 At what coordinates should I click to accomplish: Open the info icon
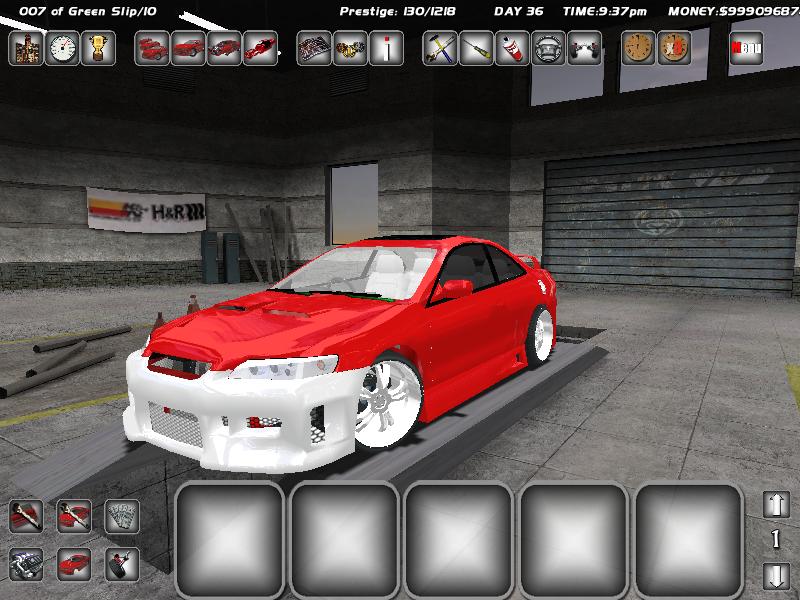pyautogui.click(x=386, y=47)
